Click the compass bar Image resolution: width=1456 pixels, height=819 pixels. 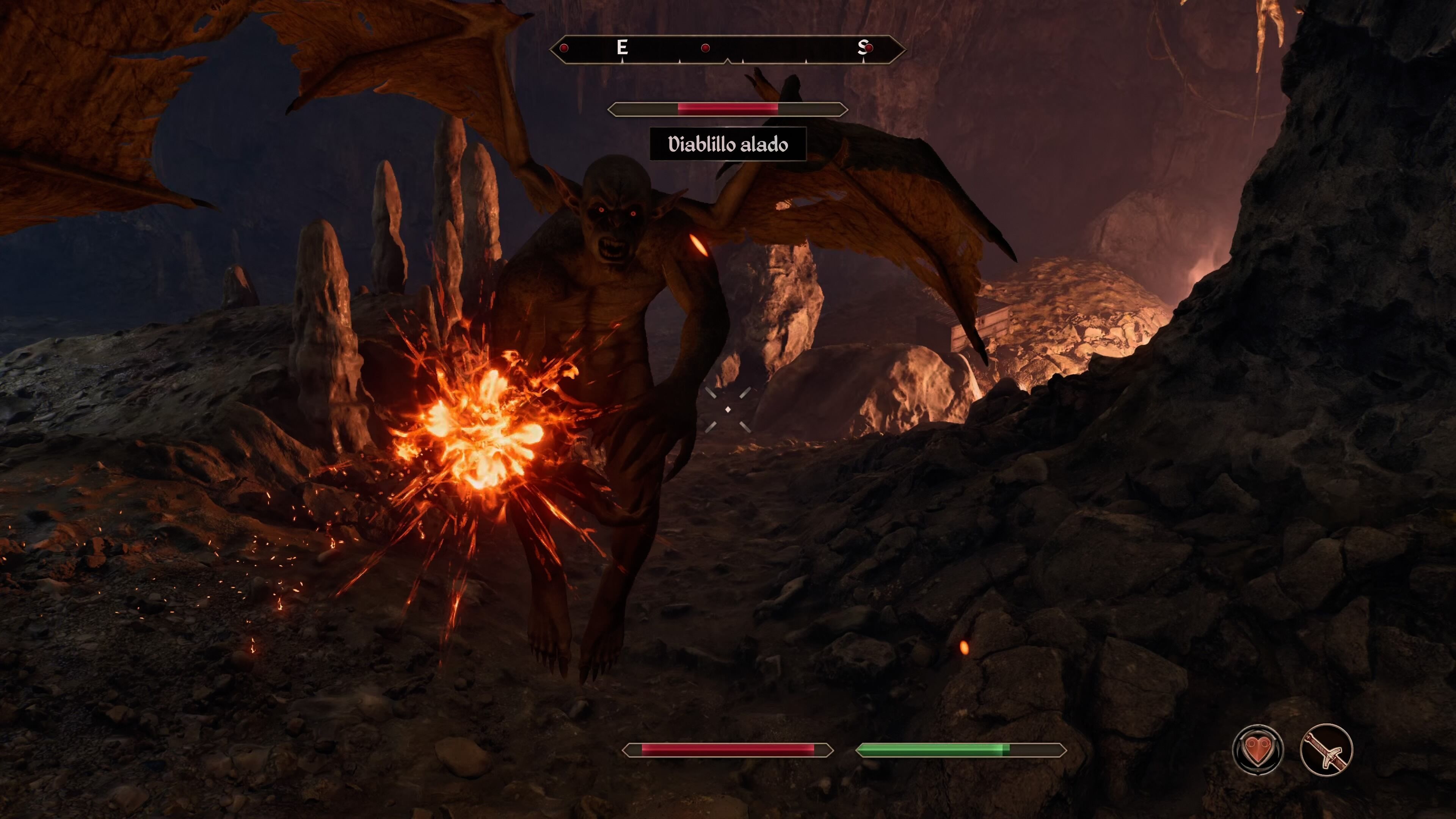pos(728,49)
